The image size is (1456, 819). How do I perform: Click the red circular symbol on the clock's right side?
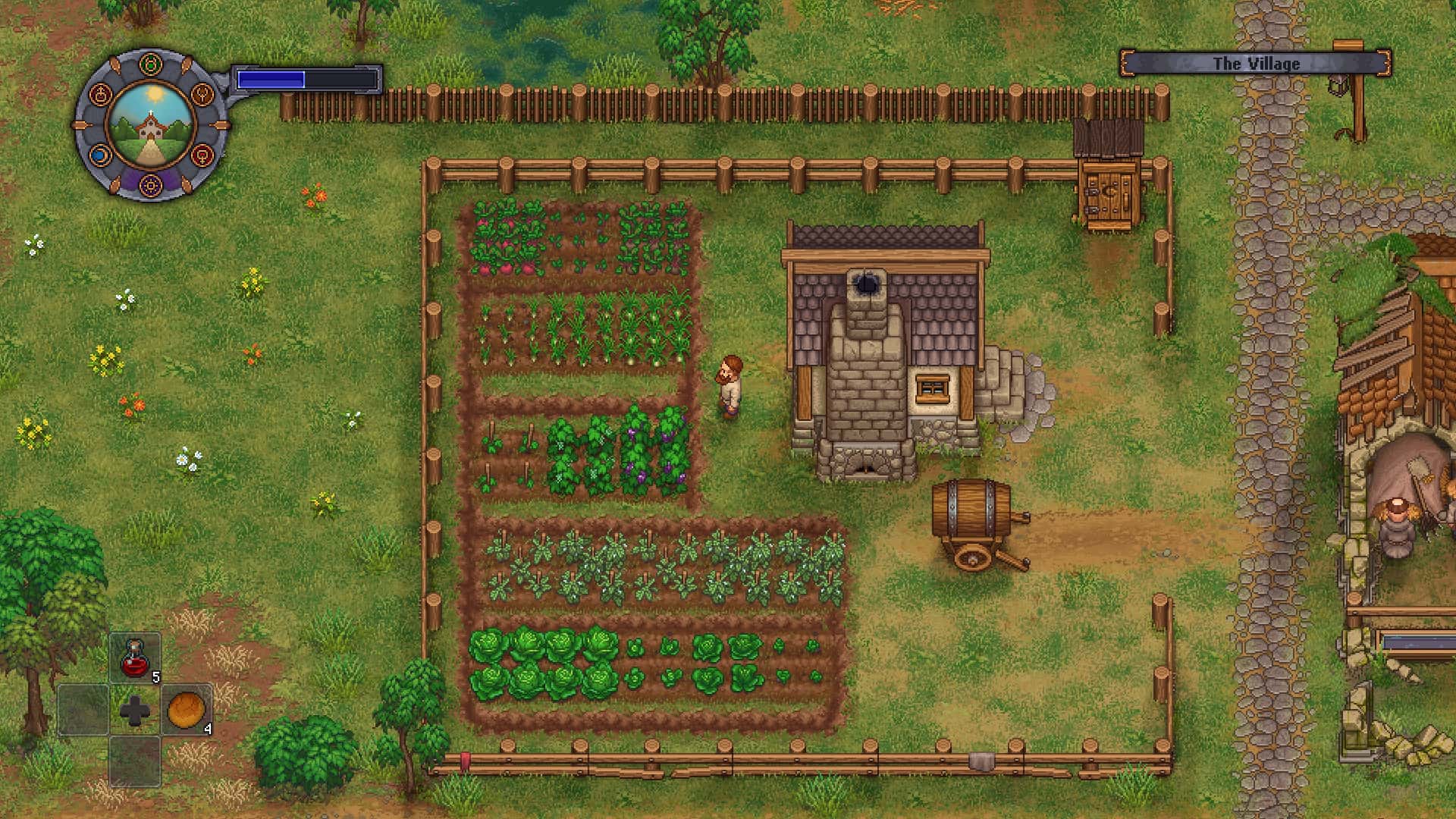(204, 155)
